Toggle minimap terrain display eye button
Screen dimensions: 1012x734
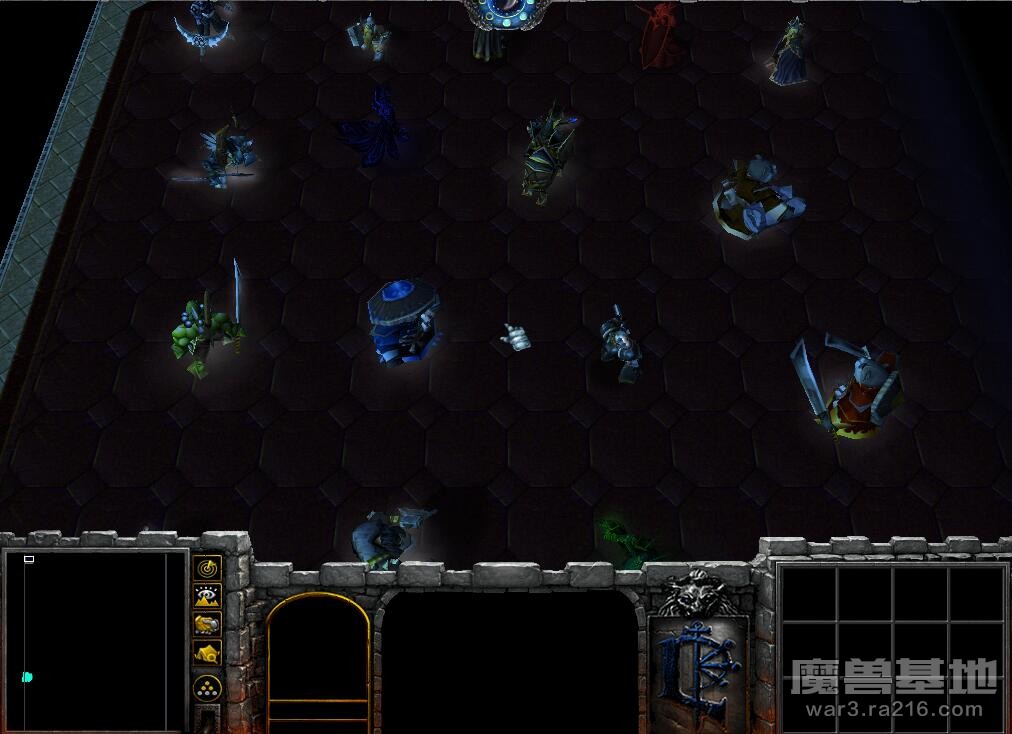coord(207,596)
